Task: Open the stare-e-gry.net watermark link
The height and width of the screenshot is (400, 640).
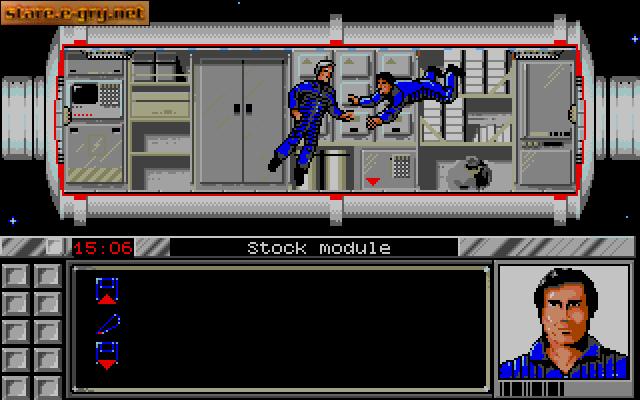Action: click(75, 13)
